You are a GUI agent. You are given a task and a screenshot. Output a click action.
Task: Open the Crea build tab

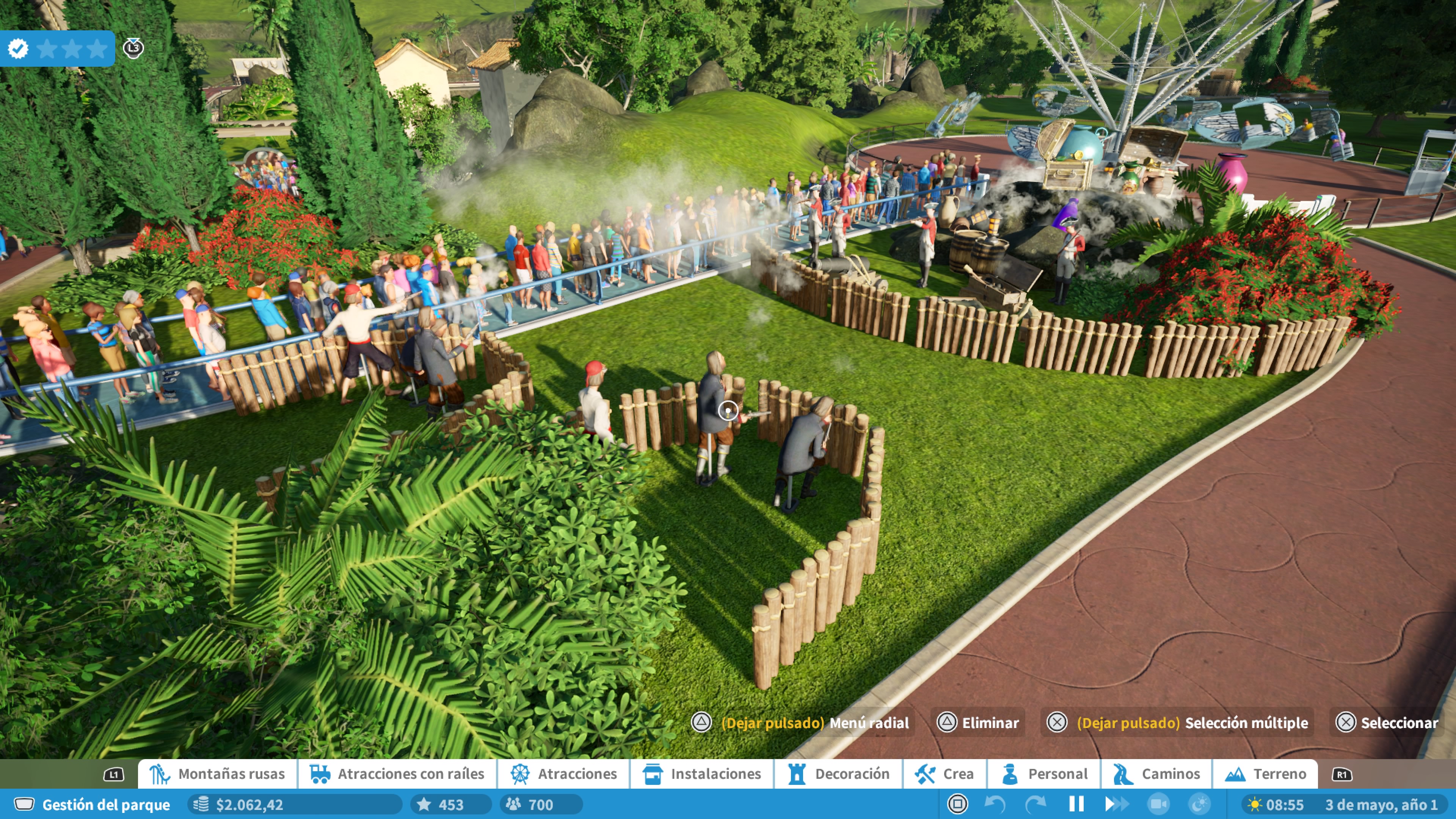[945, 774]
